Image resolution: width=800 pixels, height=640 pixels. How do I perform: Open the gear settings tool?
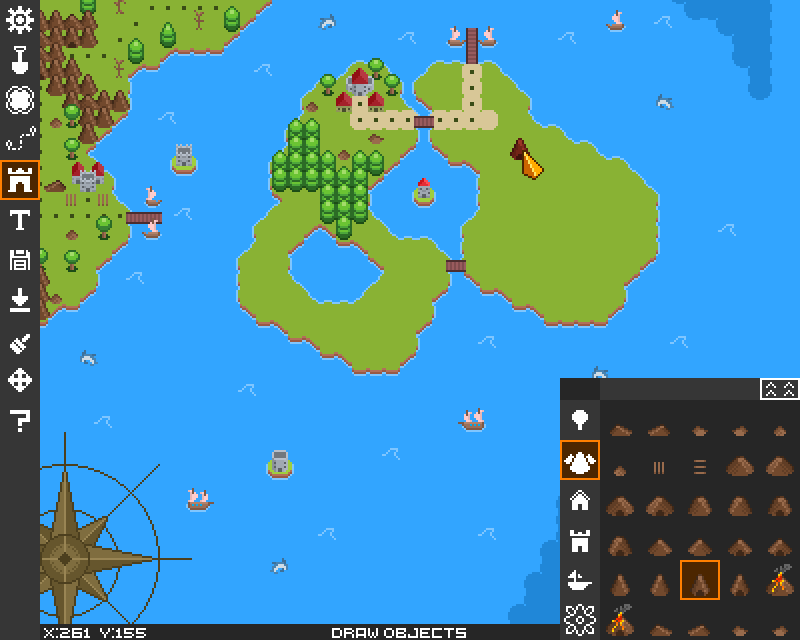[20, 20]
